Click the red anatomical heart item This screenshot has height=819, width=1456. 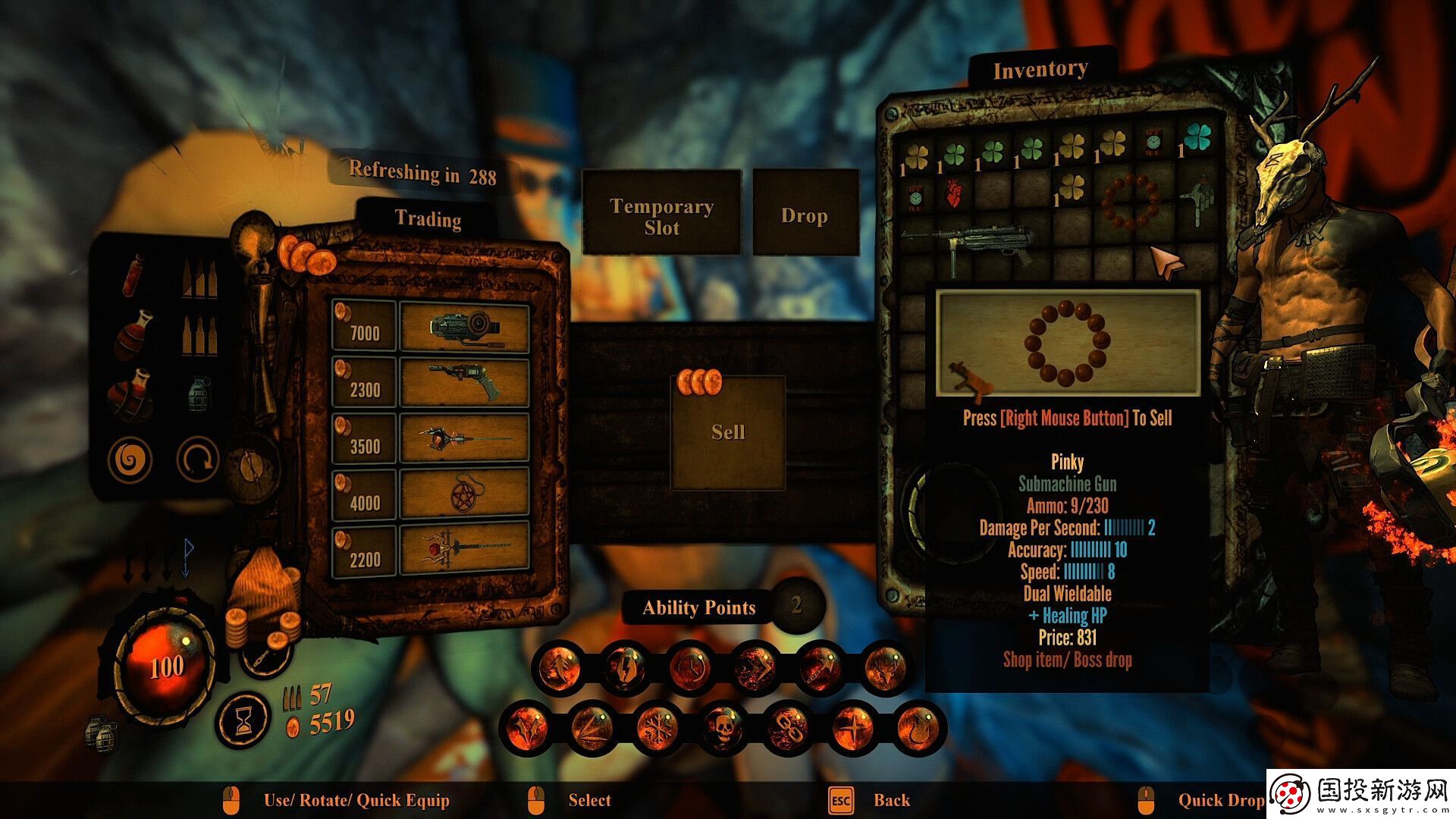tap(954, 195)
